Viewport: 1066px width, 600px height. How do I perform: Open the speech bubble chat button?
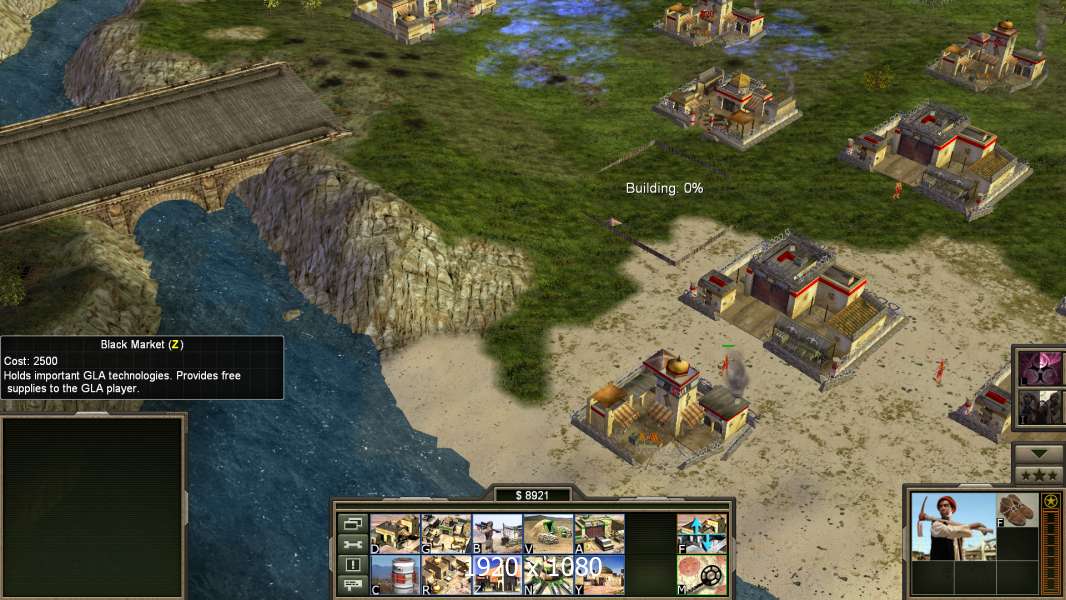tap(352, 586)
